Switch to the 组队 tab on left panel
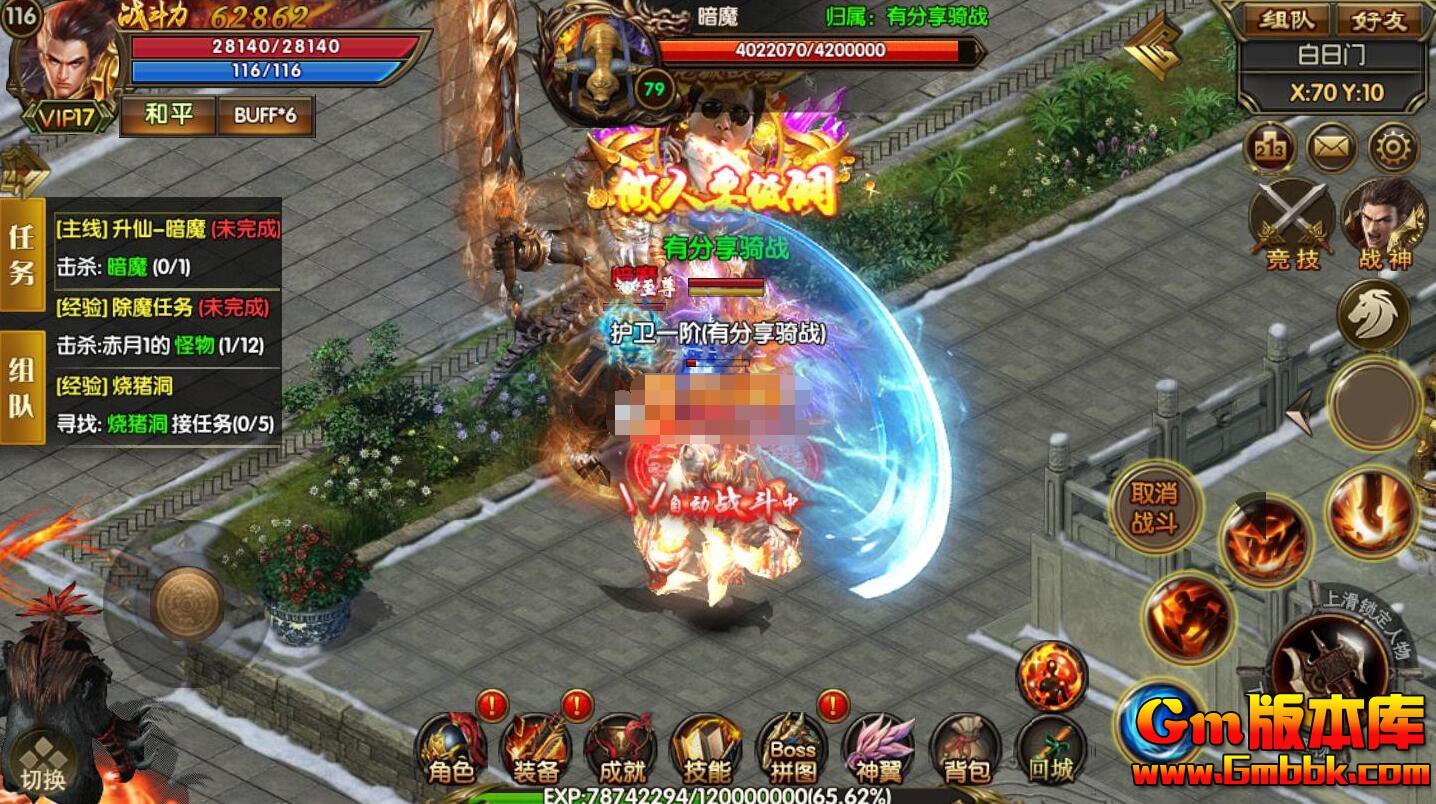This screenshot has width=1436, height=804. point(22,385)
